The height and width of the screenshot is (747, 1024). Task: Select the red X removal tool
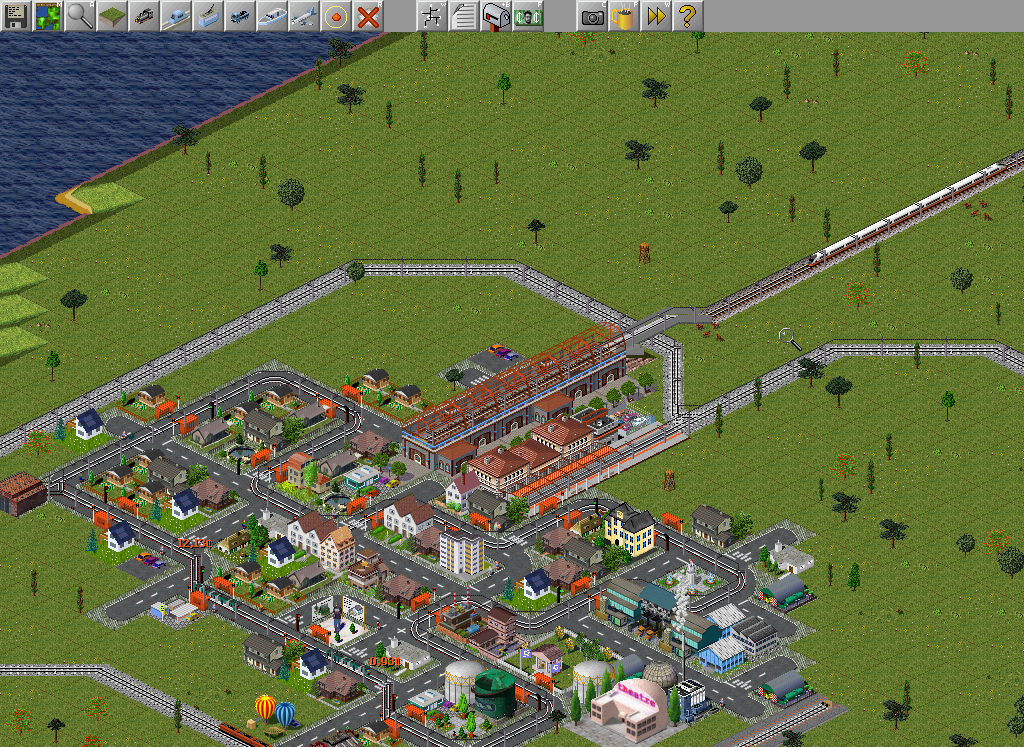pos(368,16)
